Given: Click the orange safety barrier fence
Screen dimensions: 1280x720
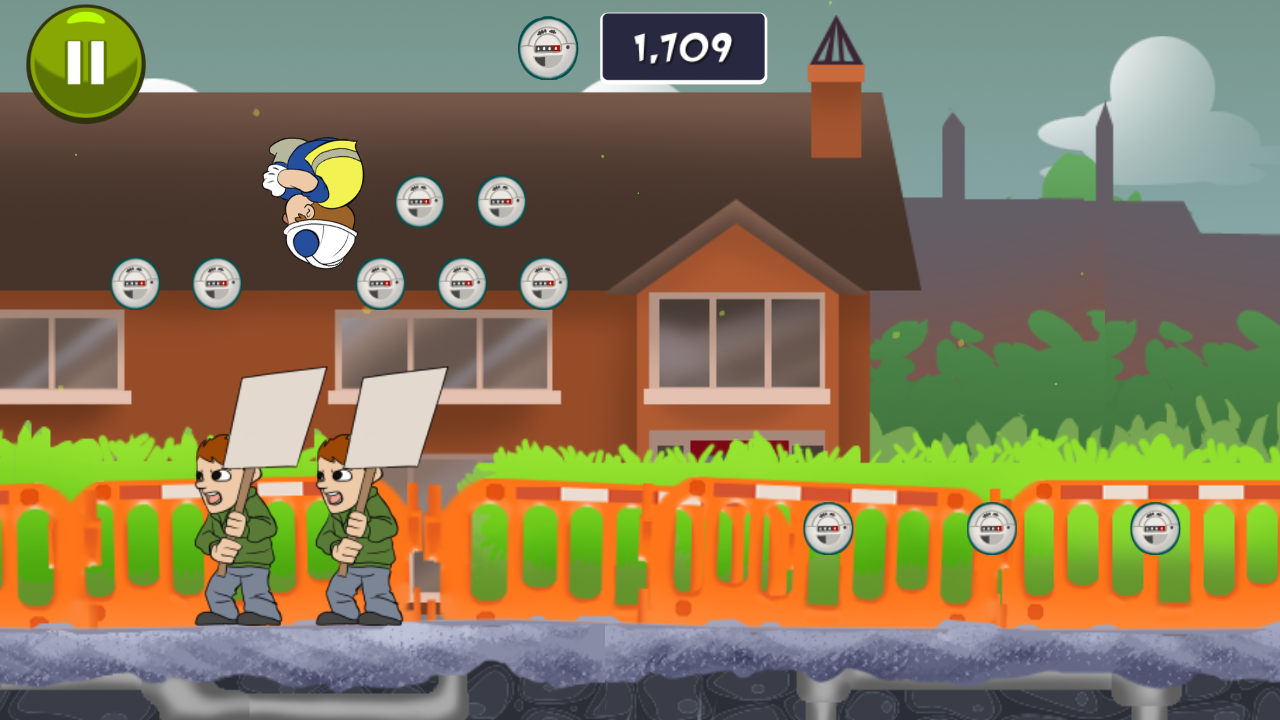Looking at the screenshot, I should tap(600, 550).
